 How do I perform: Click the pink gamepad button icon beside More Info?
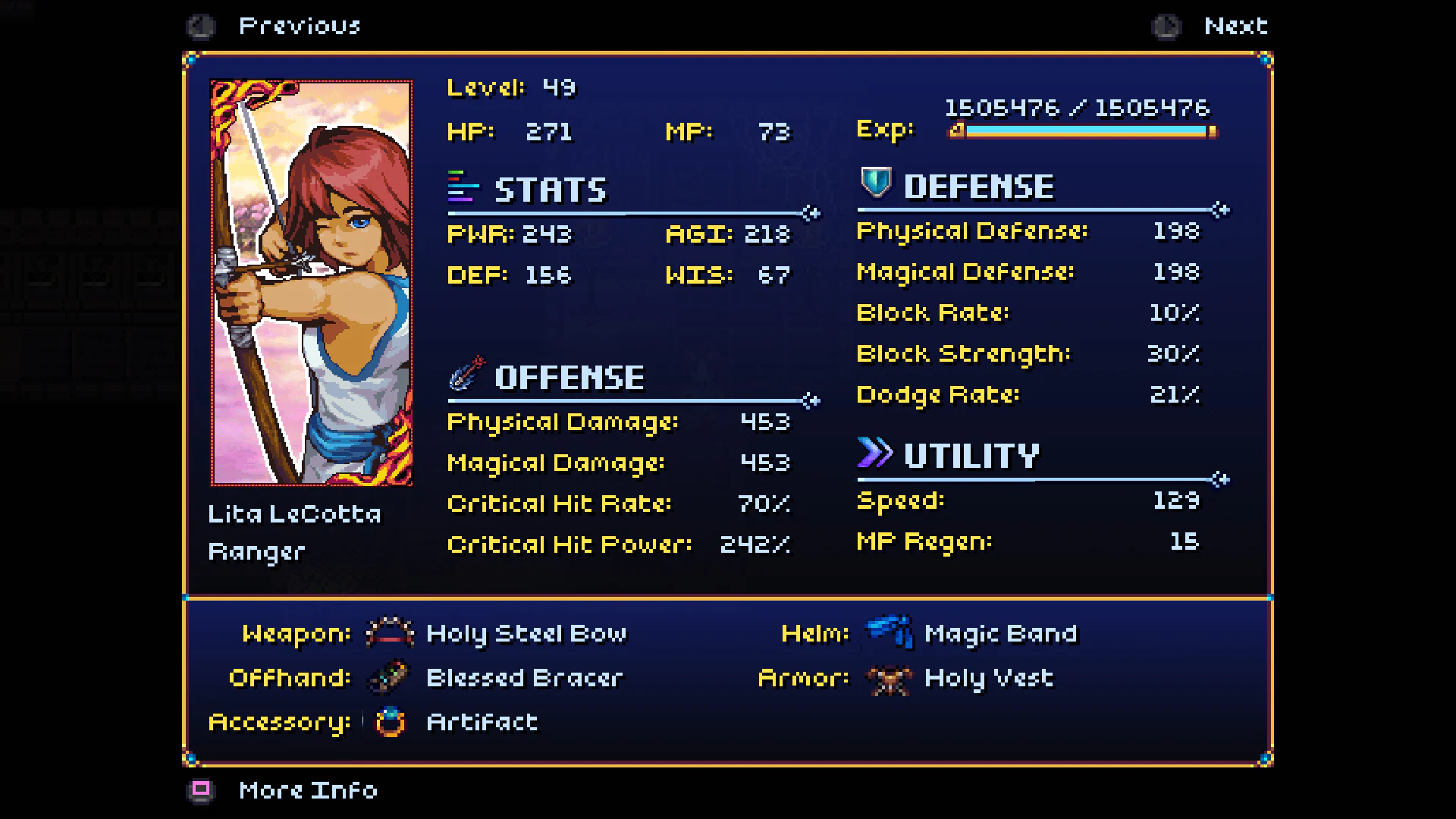click(201, 790)
